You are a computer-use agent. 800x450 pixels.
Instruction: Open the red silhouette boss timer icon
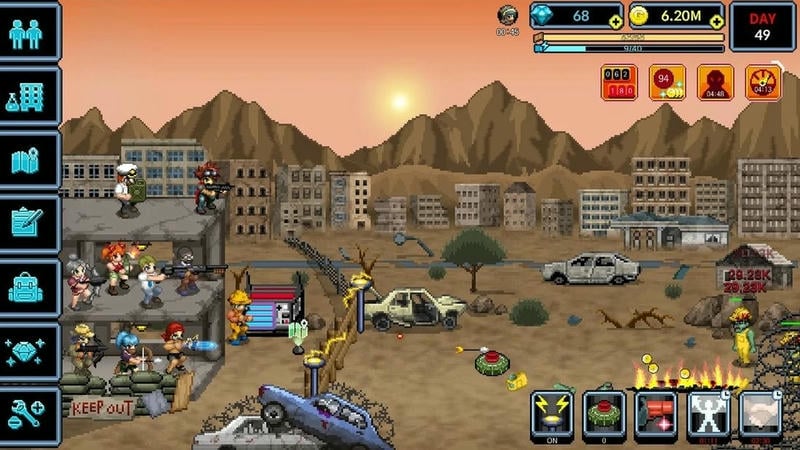pyautogui.click(x=715, y=83)
